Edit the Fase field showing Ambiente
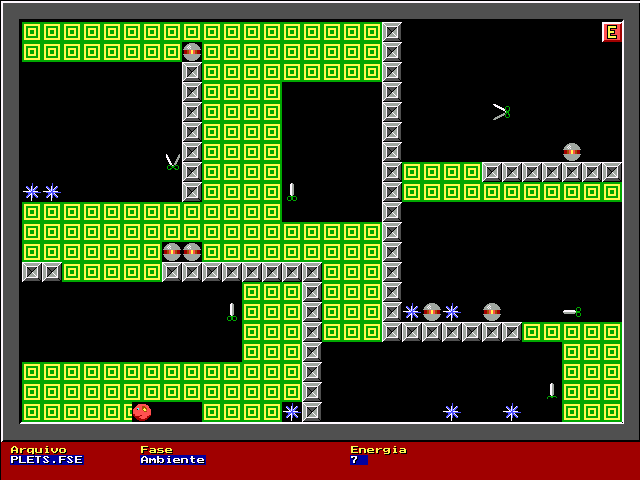 pos(172,460)
